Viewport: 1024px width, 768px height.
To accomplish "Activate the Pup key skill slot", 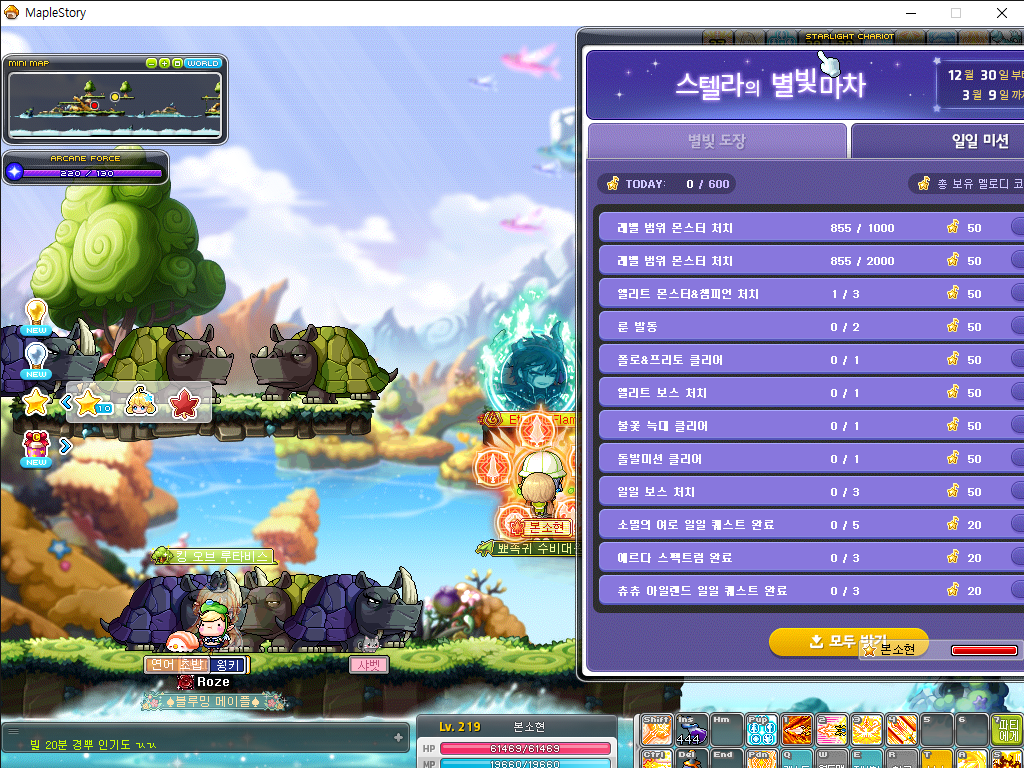I will pos(762,730).
